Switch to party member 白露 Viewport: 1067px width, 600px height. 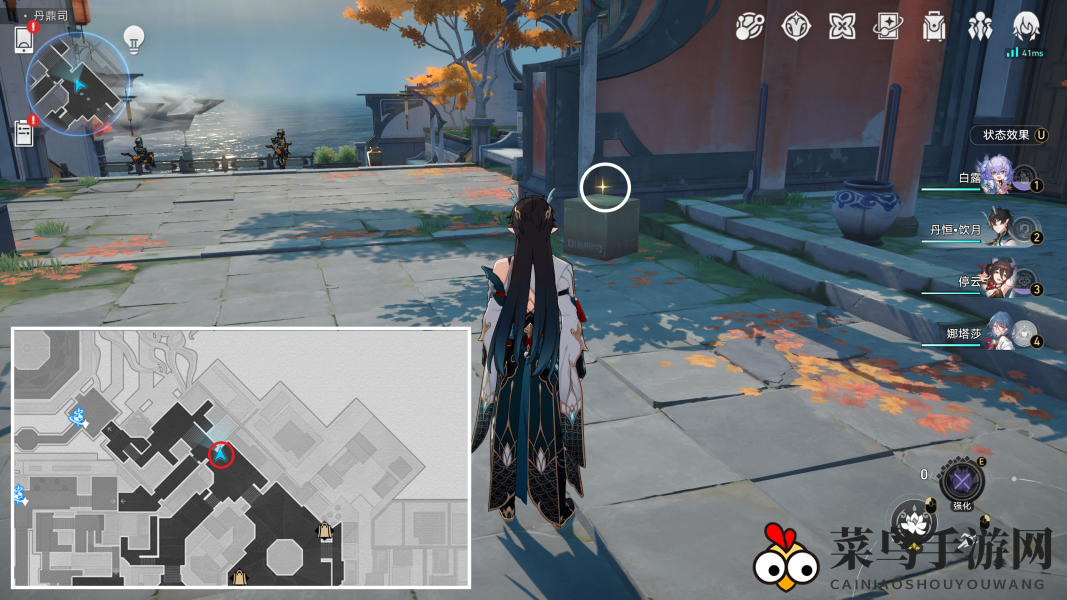(996, 176)
